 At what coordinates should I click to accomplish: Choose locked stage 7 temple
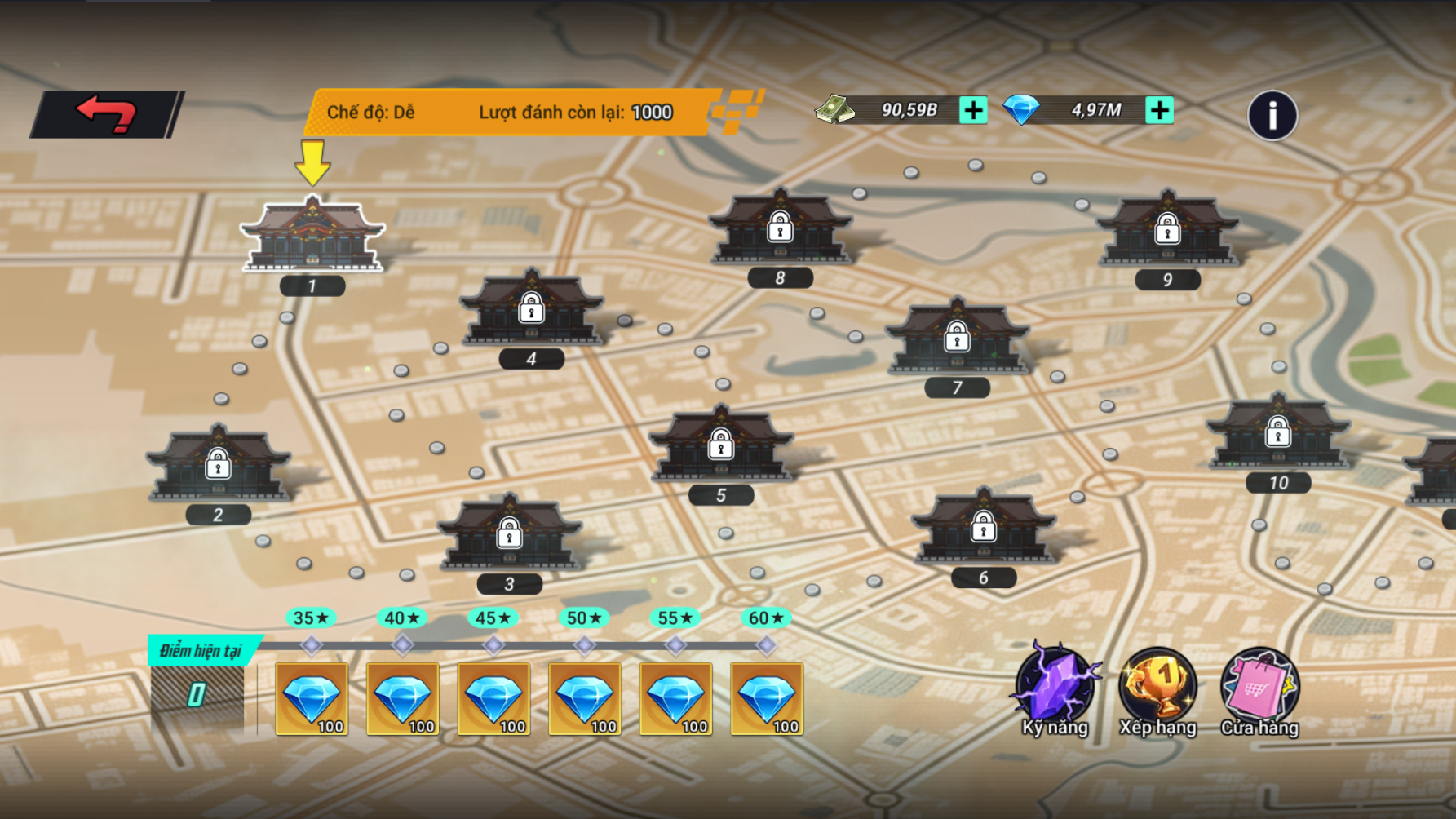[957, 336]
